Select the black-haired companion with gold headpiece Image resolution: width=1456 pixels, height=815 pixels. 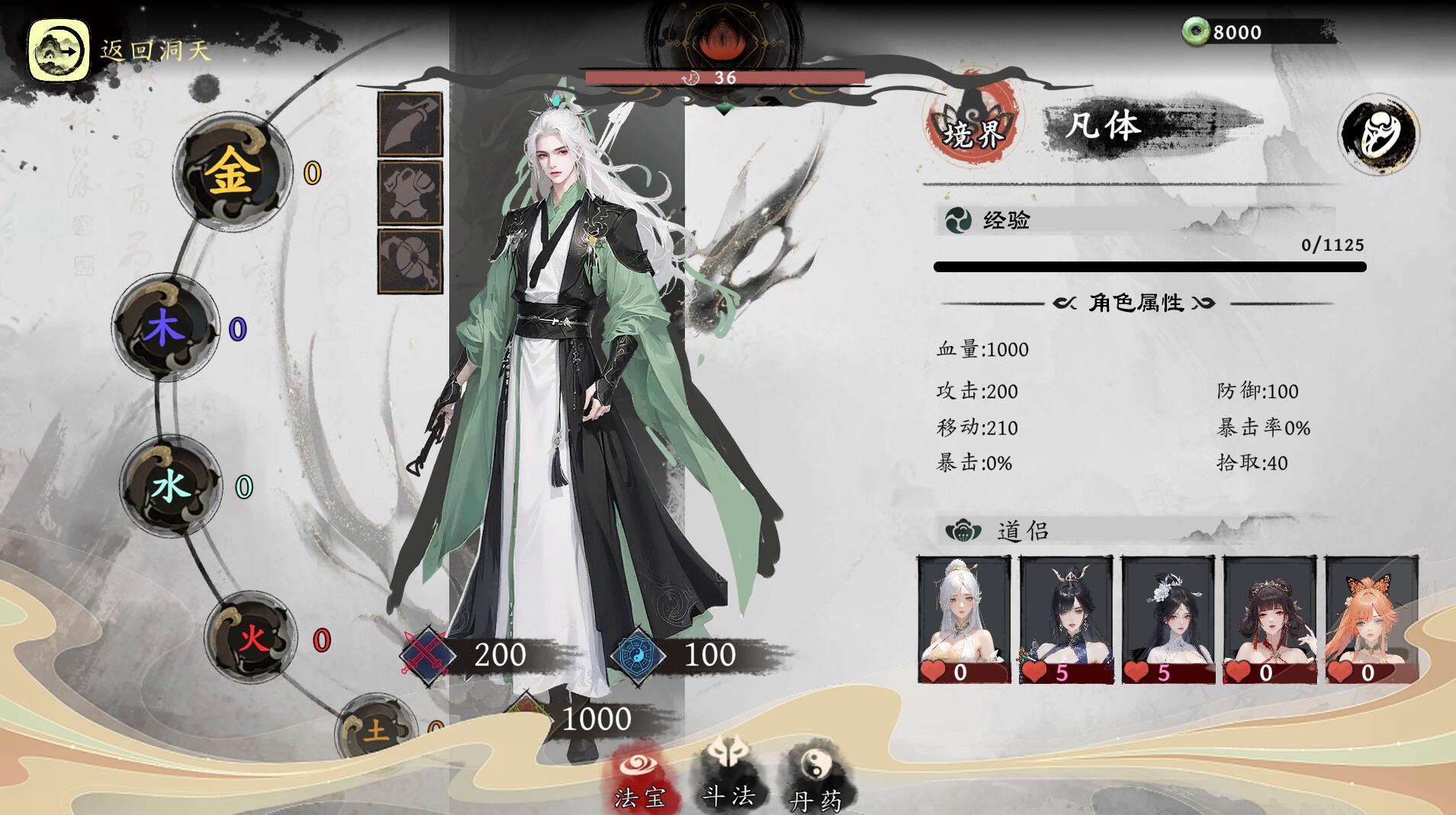click(1065, 619)
